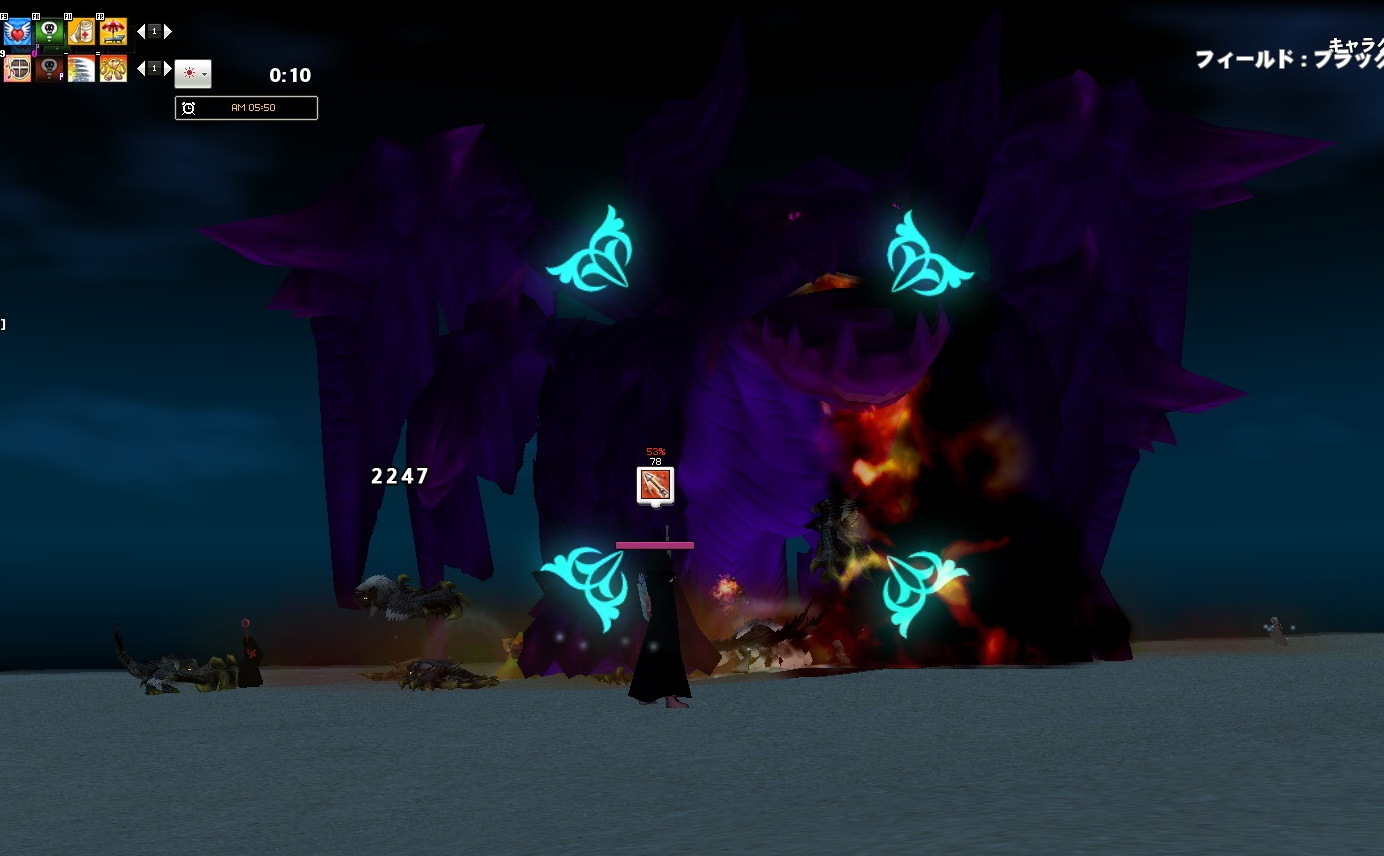Image resolution: width=1384 pixels, height=856 pixels.
Task: Activate the green skull skill slot
Action: tap(50, 32)
